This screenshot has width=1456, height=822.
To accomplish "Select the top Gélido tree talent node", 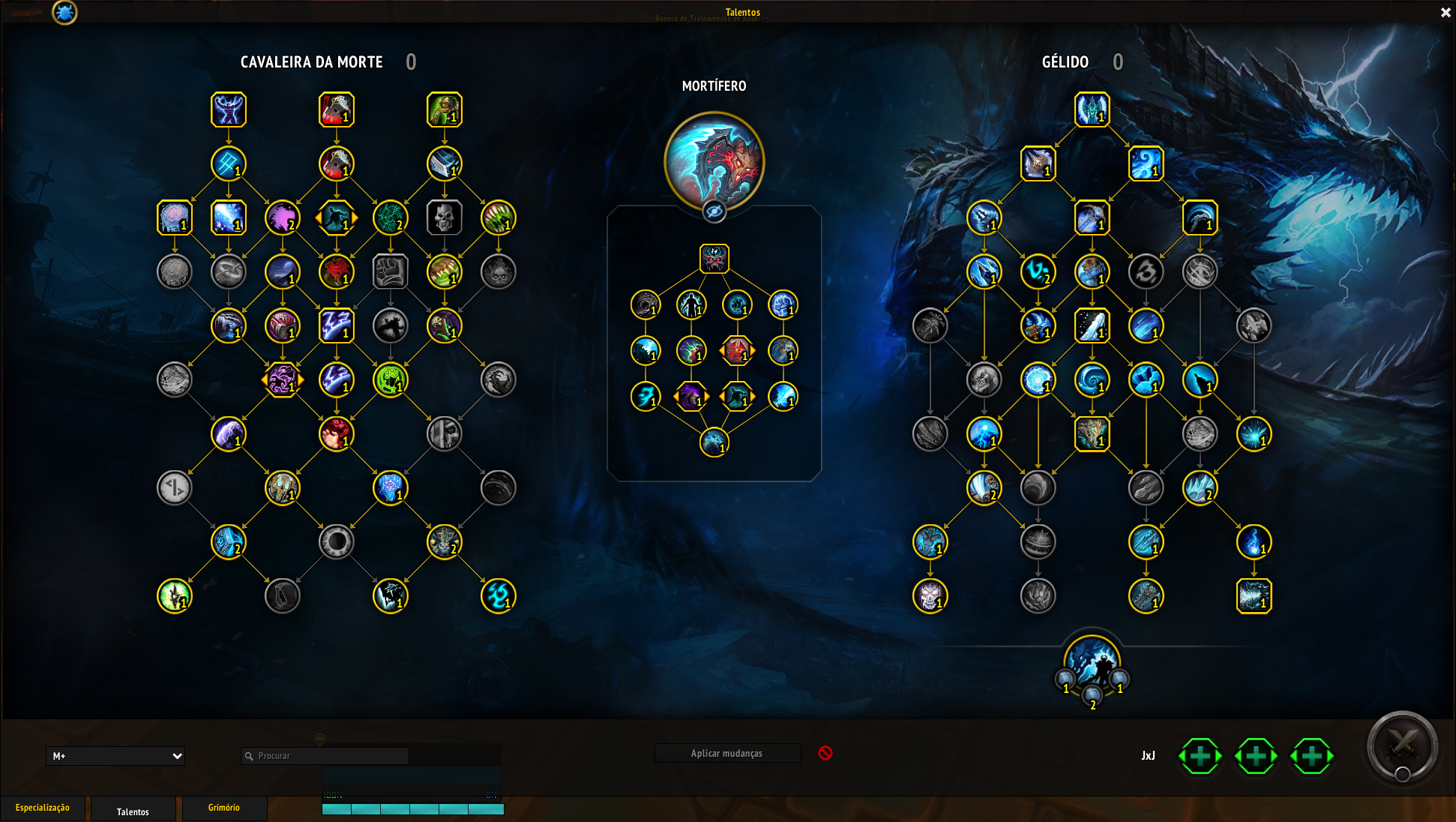I will point(1092,110).
